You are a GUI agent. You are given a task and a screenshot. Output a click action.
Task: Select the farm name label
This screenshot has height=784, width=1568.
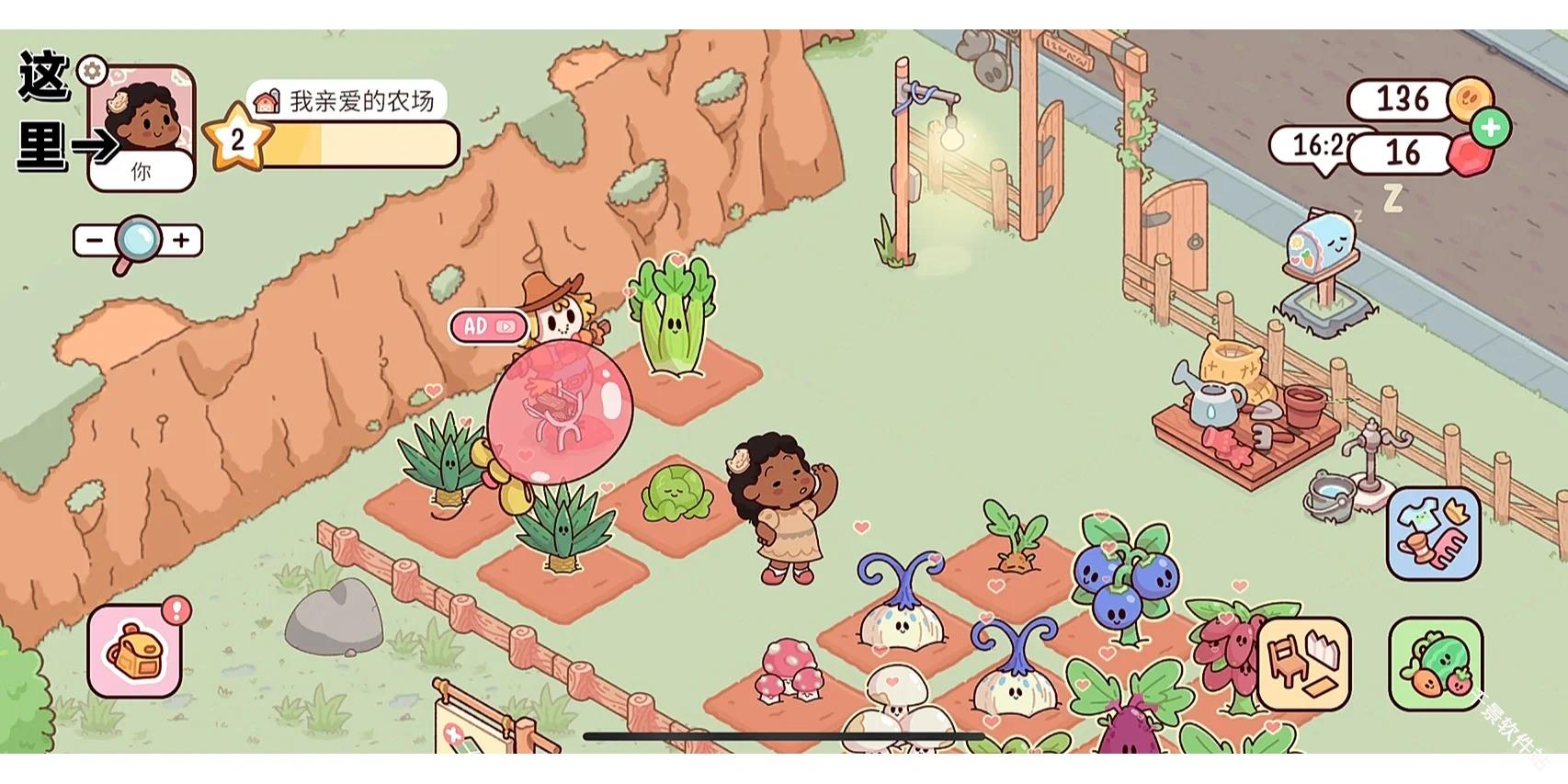(347, 100)
